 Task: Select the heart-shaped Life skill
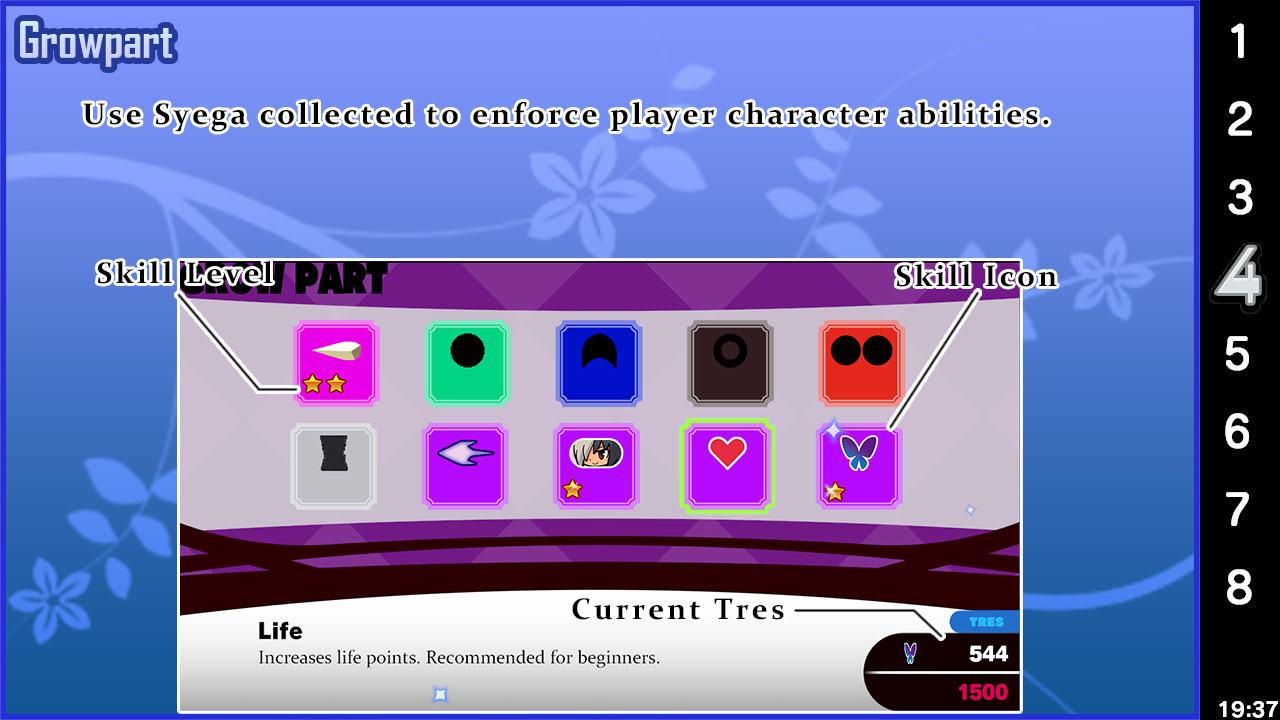(x=727, y=466)
